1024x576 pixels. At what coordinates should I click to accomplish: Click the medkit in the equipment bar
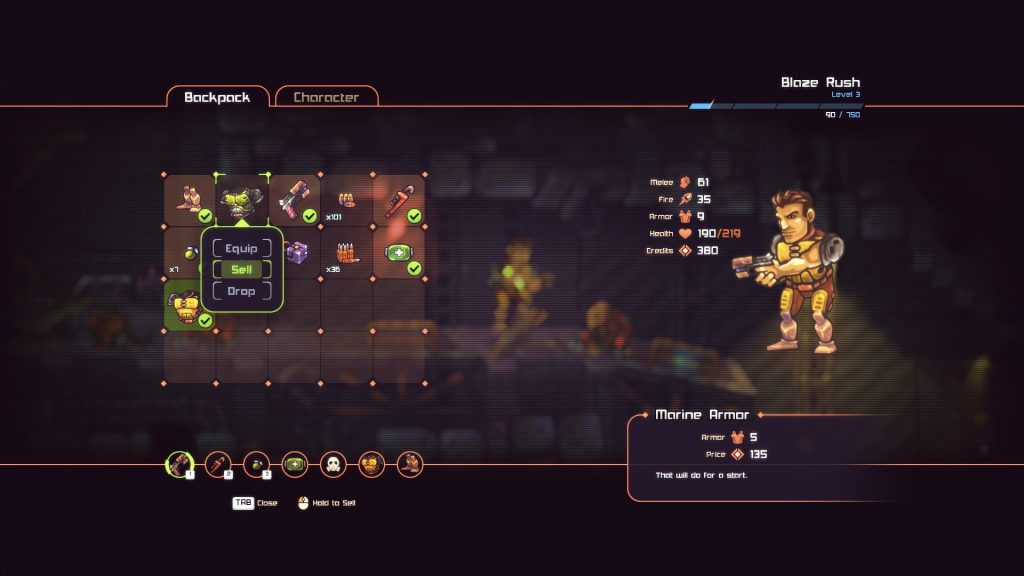click(295, 464)
